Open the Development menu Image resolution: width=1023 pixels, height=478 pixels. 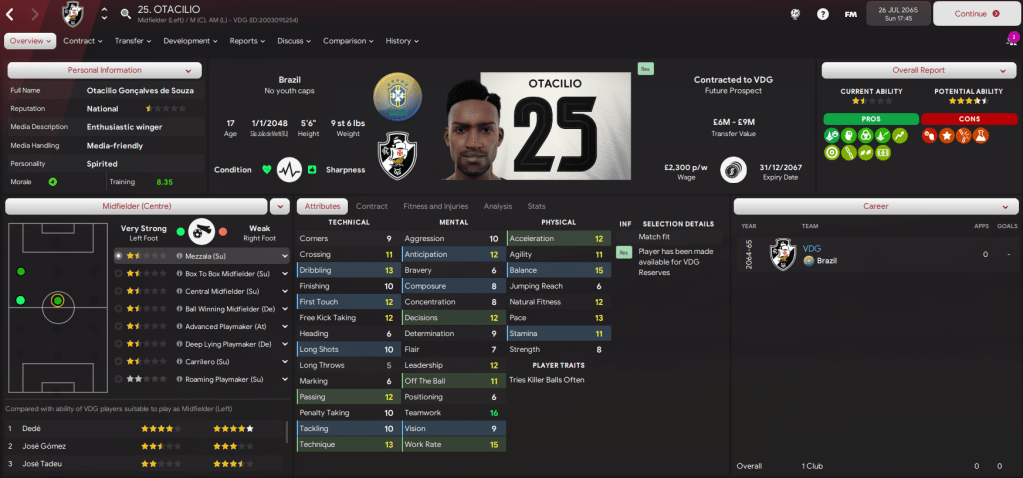click(x=190, y=41)
